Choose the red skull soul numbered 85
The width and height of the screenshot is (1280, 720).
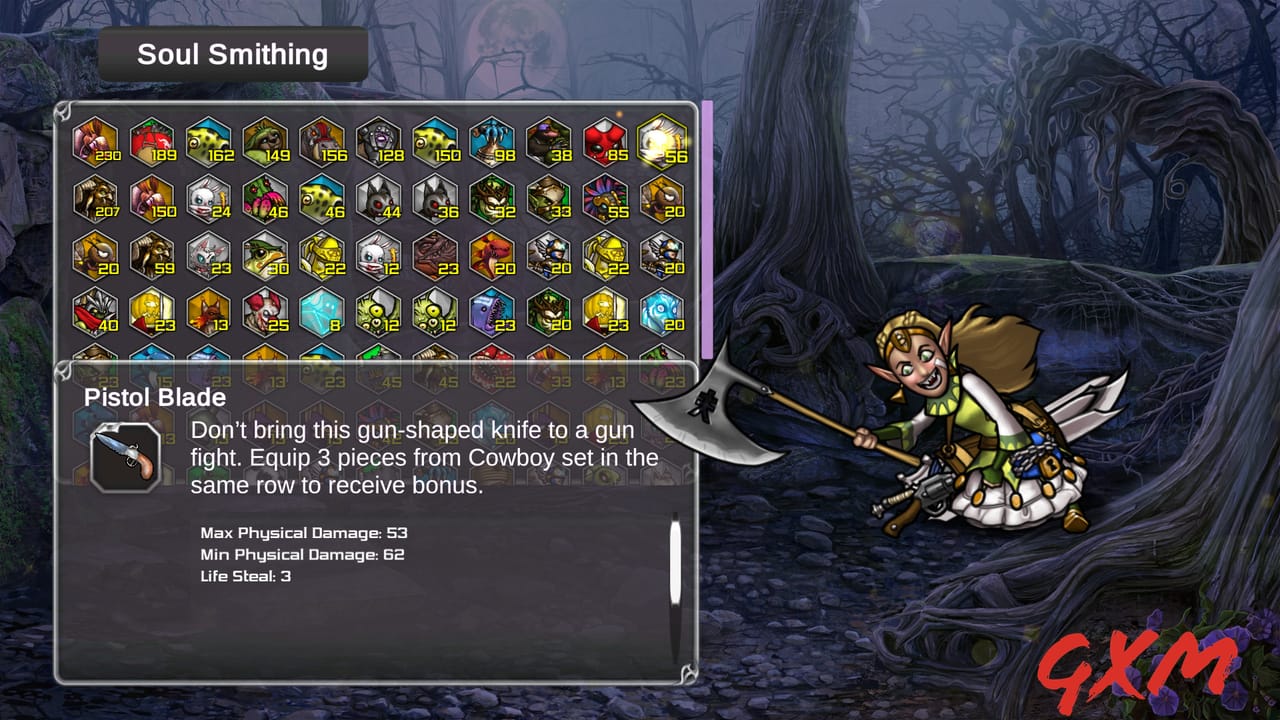coord(605,142)
